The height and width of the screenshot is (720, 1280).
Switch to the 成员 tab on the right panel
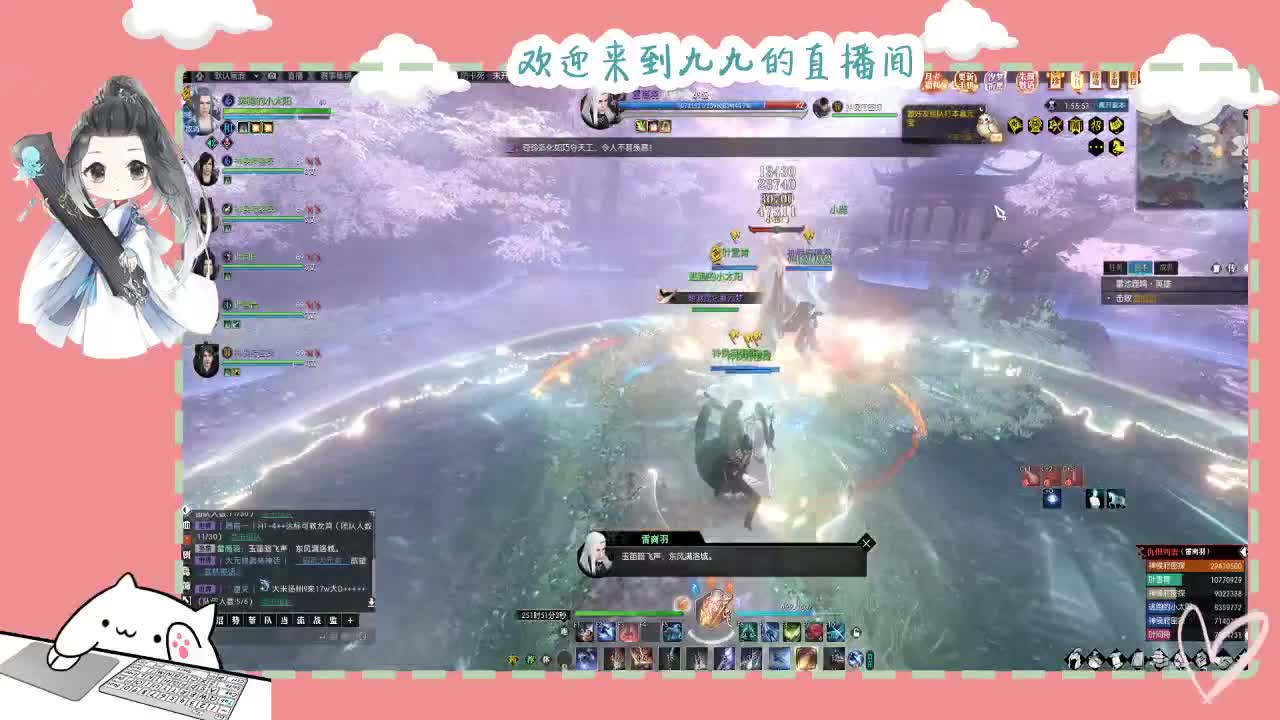click(x=1166, y=267)
